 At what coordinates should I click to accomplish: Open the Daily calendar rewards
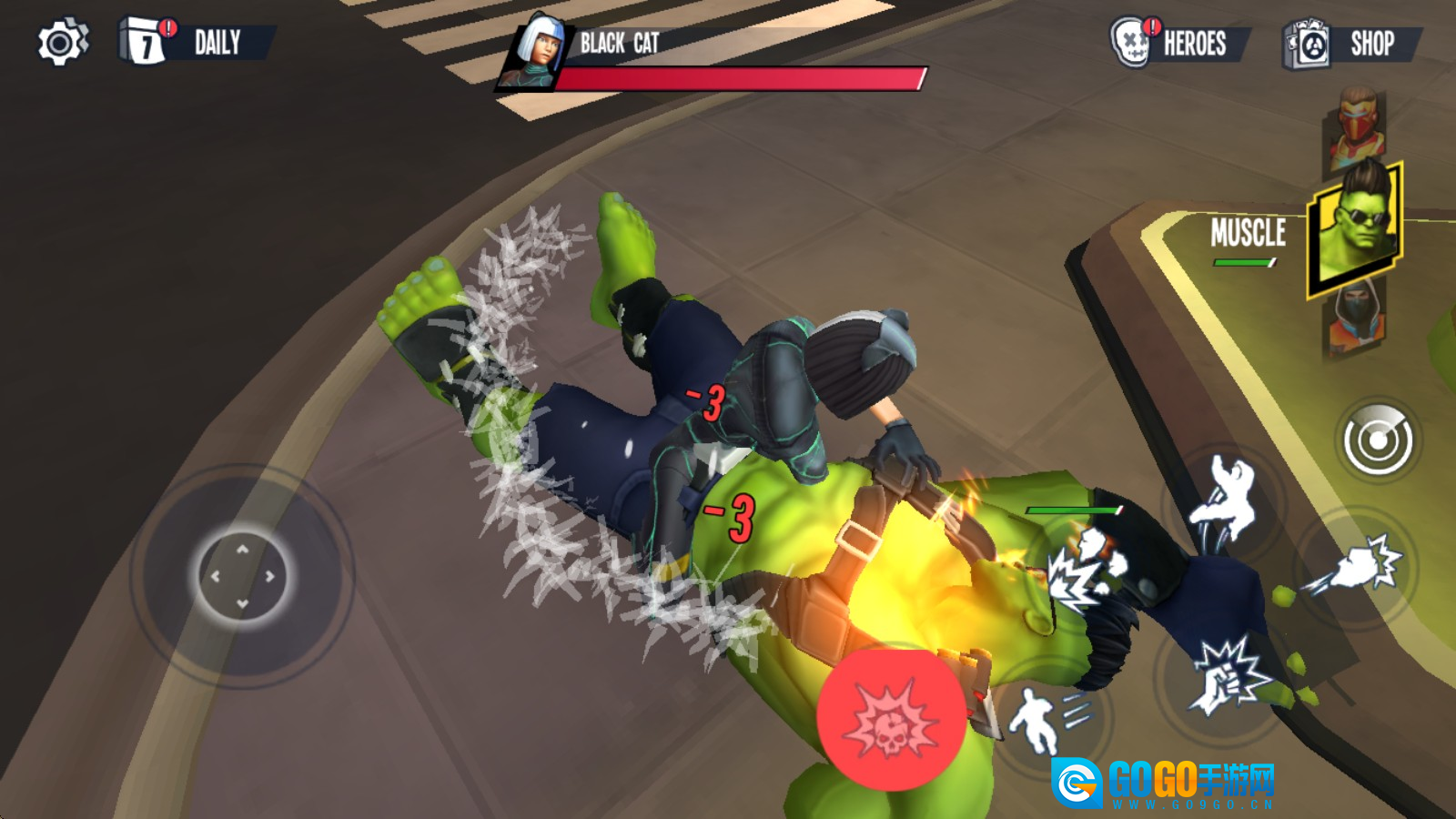[197, 42]
